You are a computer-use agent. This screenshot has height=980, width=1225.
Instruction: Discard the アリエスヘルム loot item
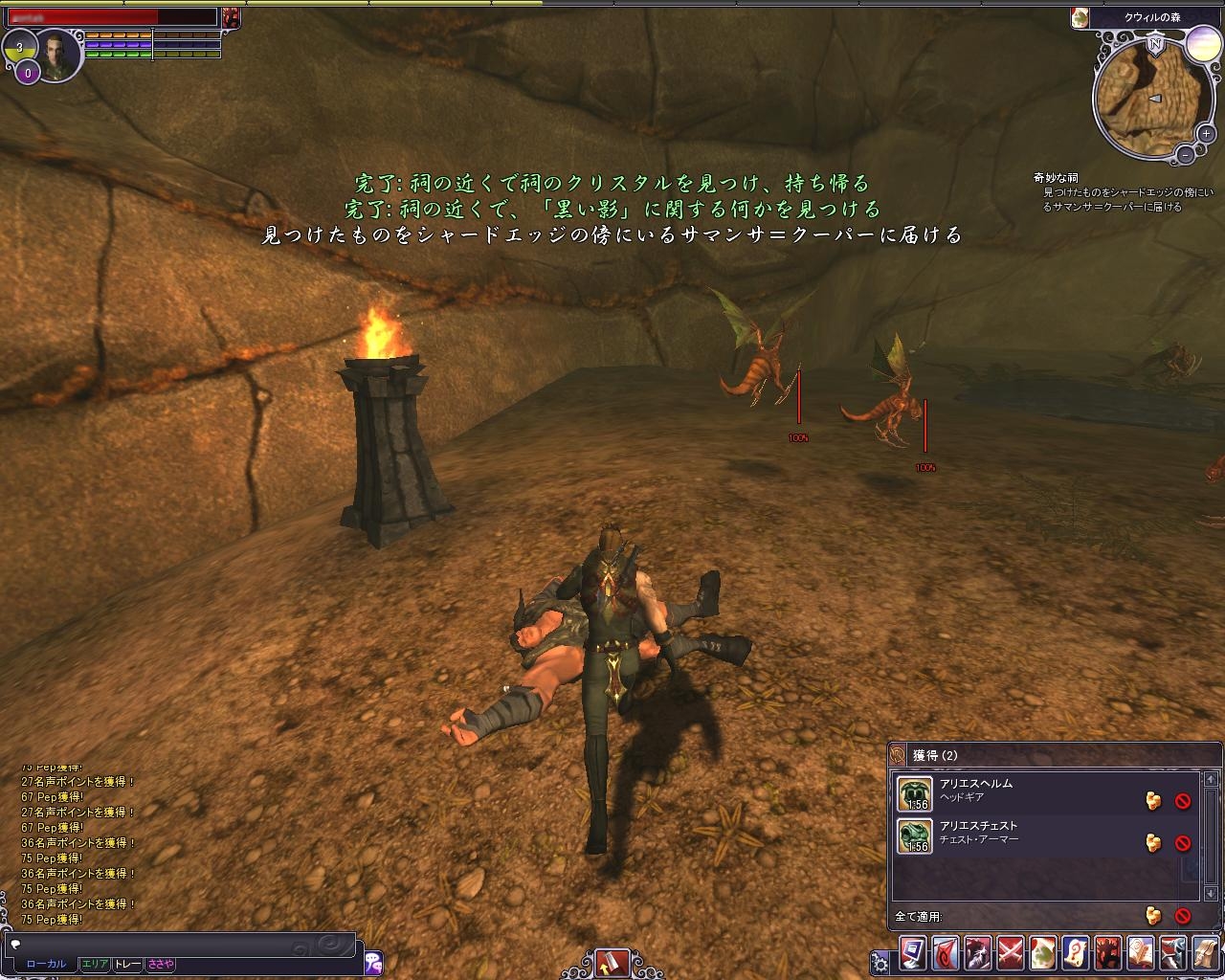click(x=1183, y=801)
